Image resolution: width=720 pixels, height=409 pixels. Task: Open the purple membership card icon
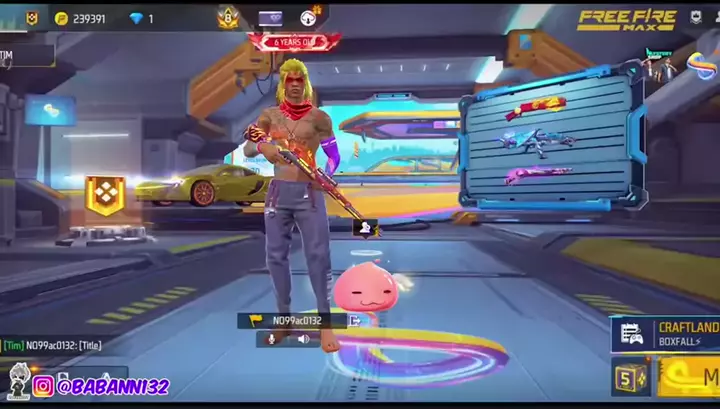(271, 17)
